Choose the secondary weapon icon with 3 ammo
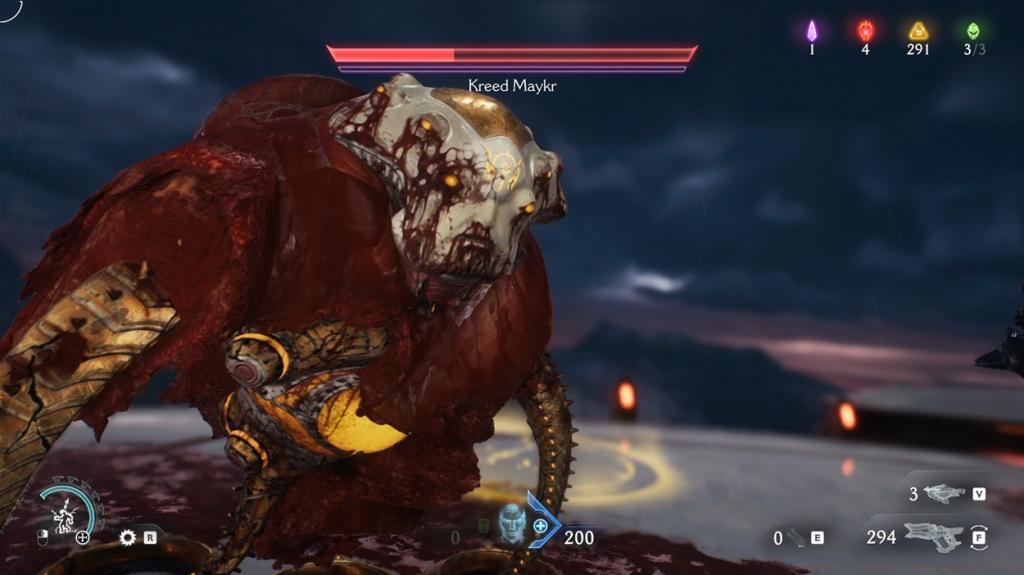 [x=943, y=494]
